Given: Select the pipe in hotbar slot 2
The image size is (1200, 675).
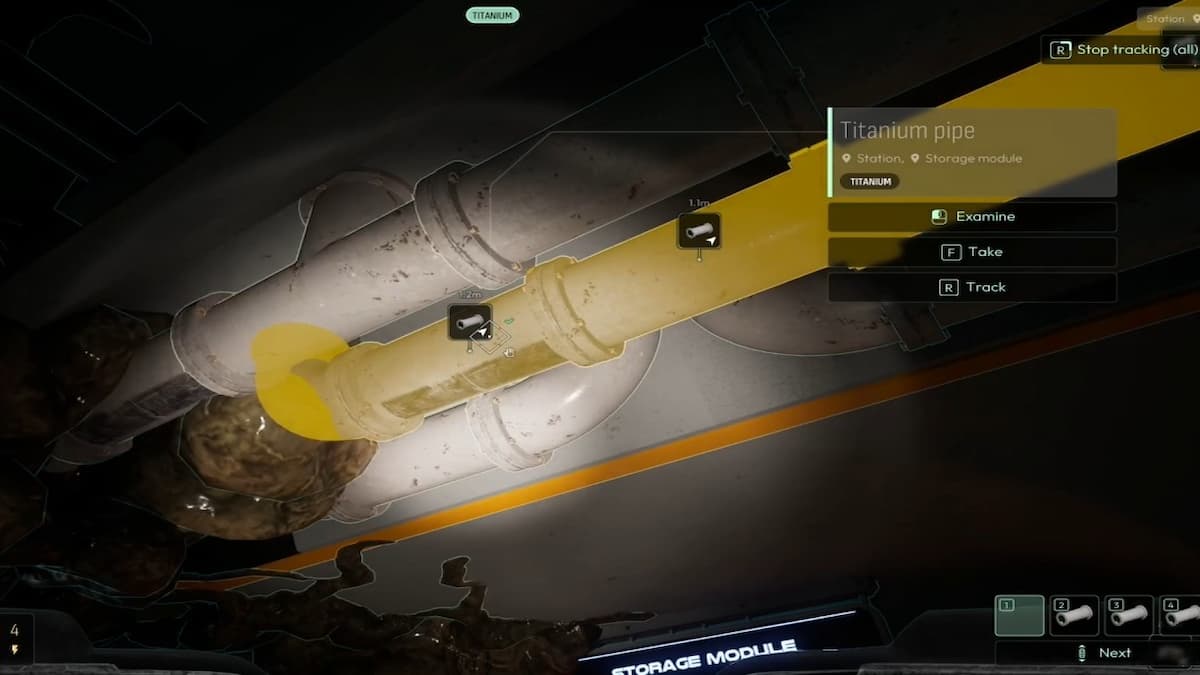Looking at the screenshot, I should [1074, 615].
